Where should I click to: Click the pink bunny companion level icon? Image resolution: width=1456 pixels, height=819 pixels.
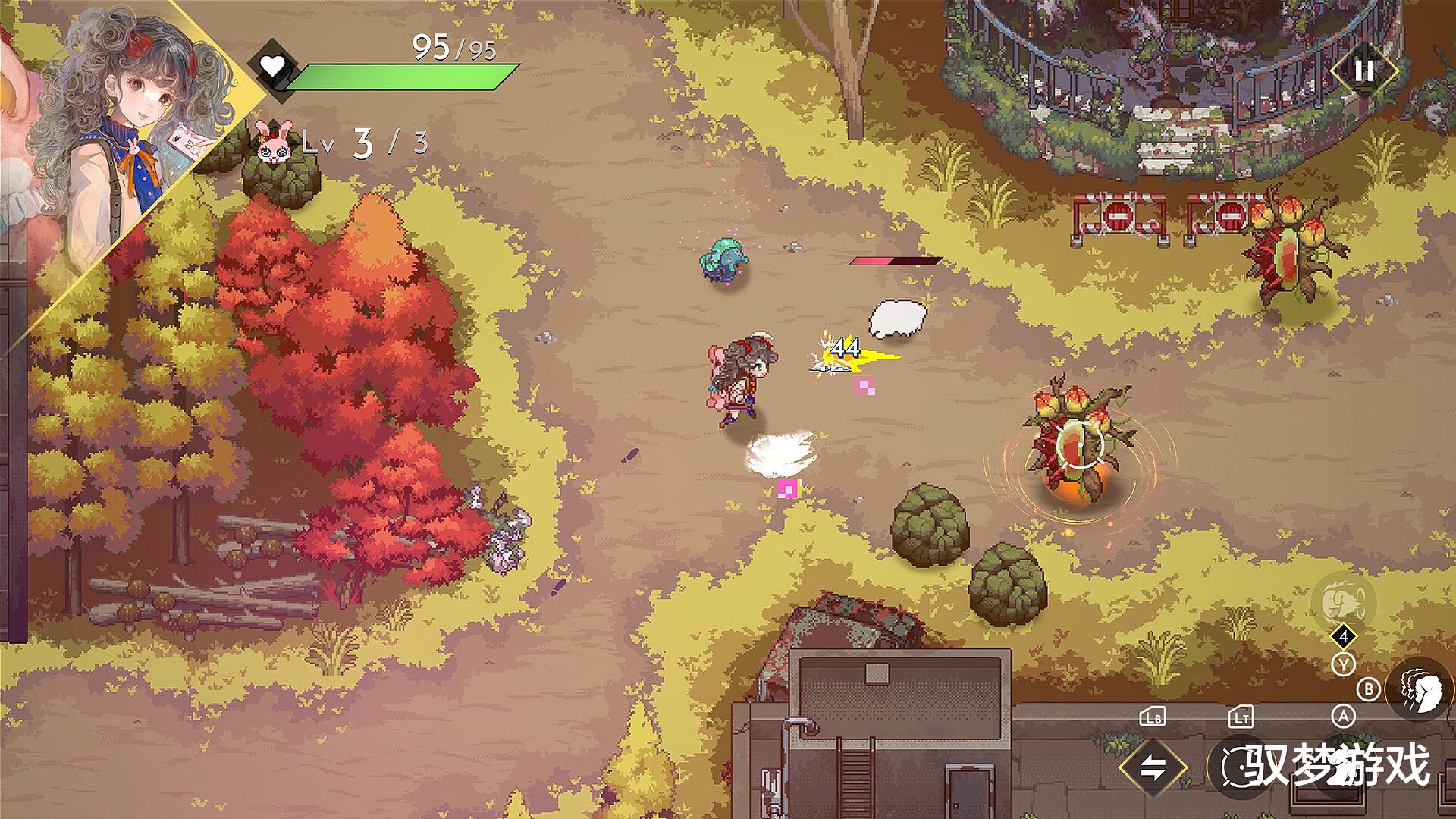[x=273, y=143]
